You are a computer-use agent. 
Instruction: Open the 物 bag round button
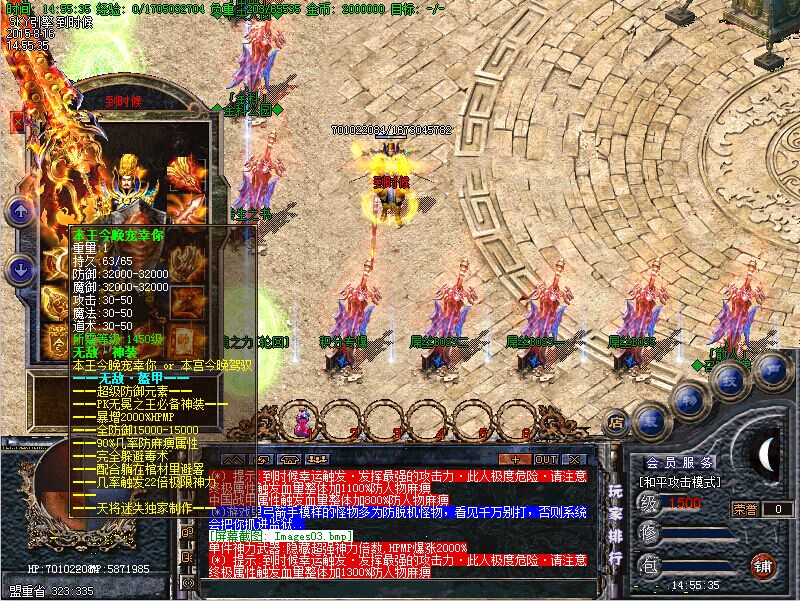[689, 398]
